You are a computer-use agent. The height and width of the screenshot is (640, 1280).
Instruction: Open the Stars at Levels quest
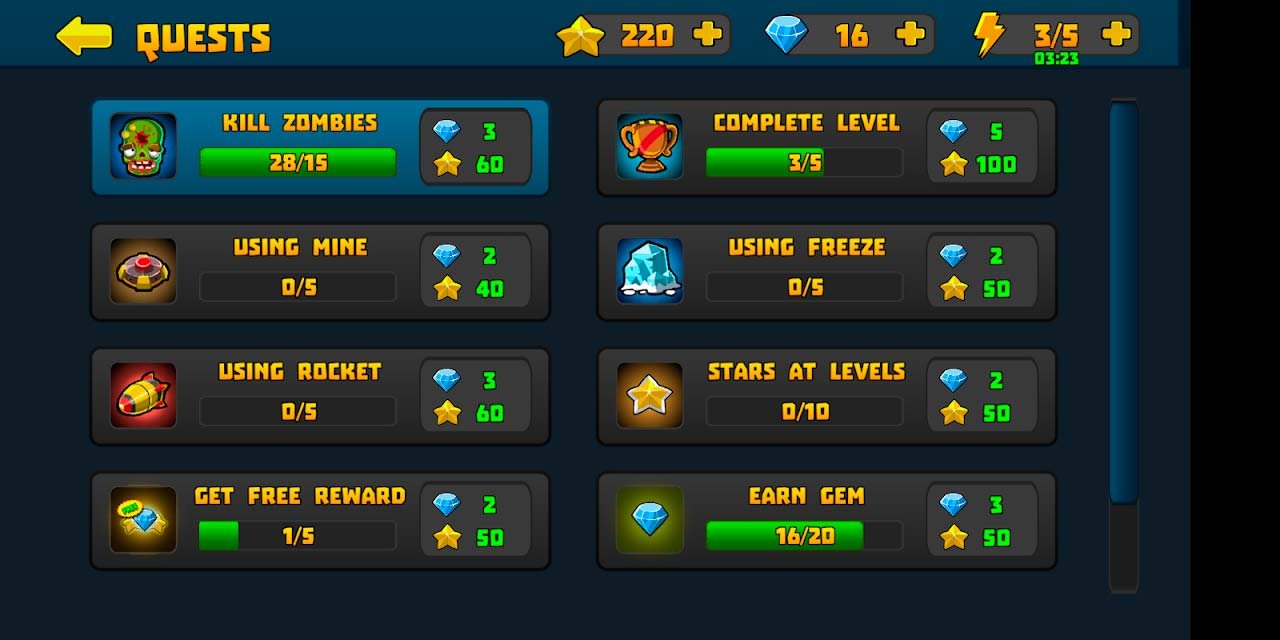(x=826, y=396)
